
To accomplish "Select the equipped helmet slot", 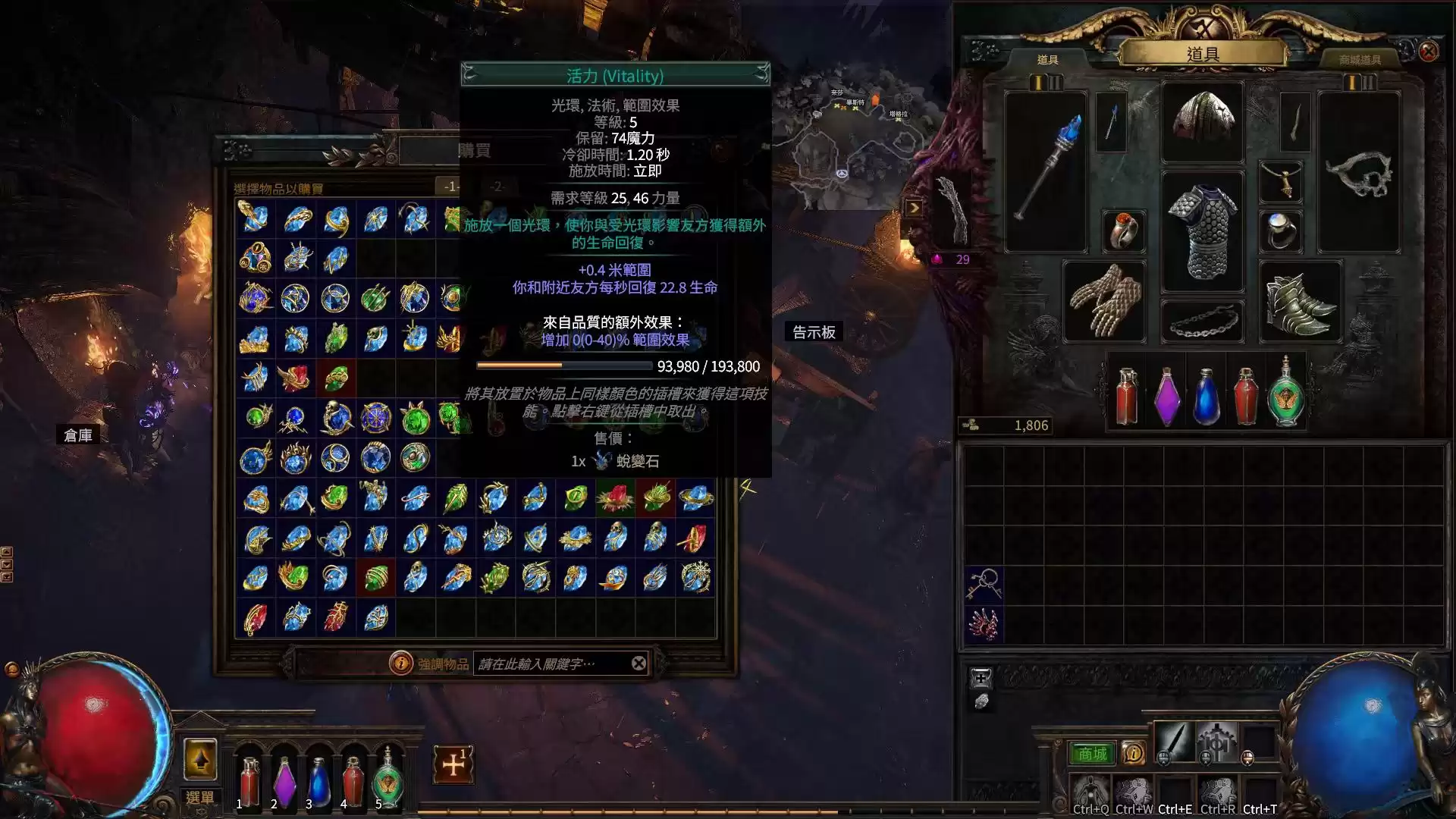I will (1203, 121).
